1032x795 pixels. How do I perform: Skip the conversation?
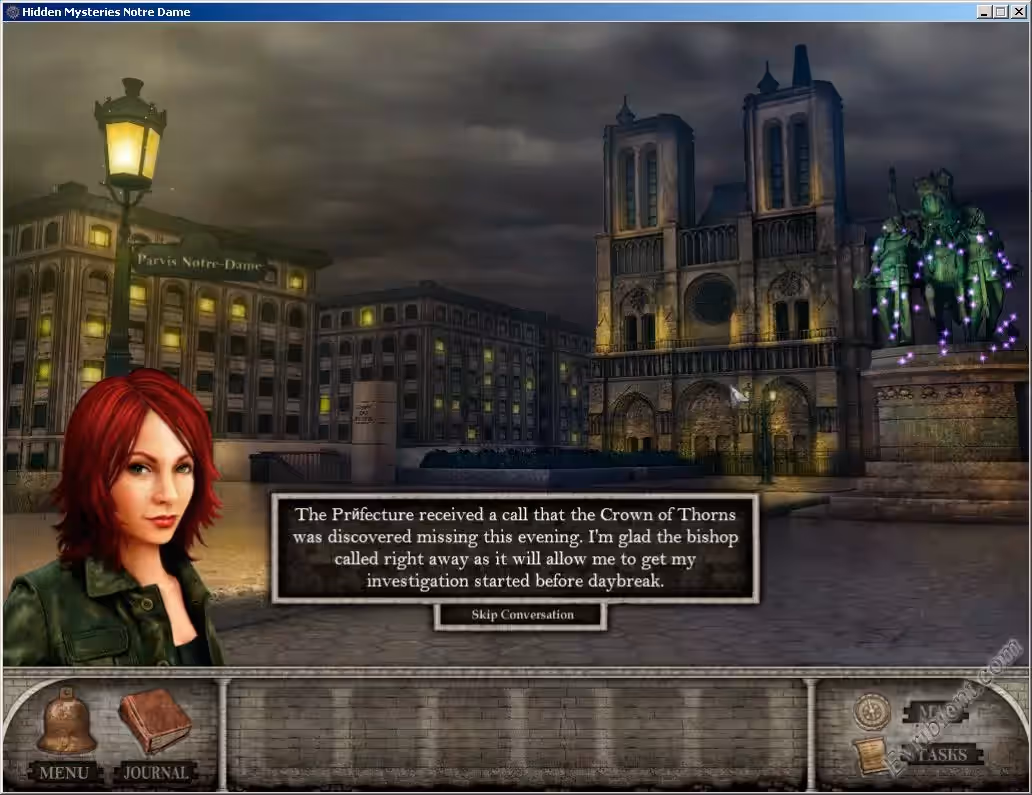coord(521,615)
